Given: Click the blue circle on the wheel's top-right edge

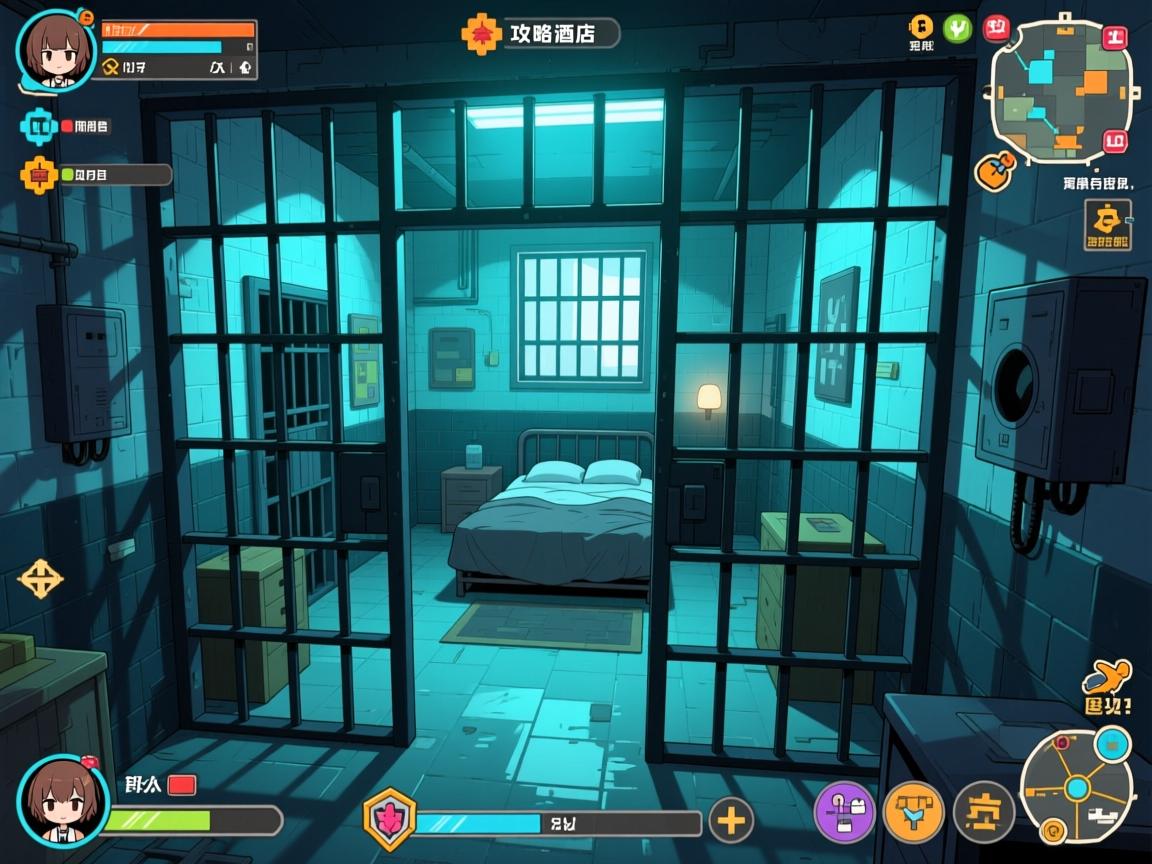Looking at the screenshot, I should click(x=1112, y=743).
